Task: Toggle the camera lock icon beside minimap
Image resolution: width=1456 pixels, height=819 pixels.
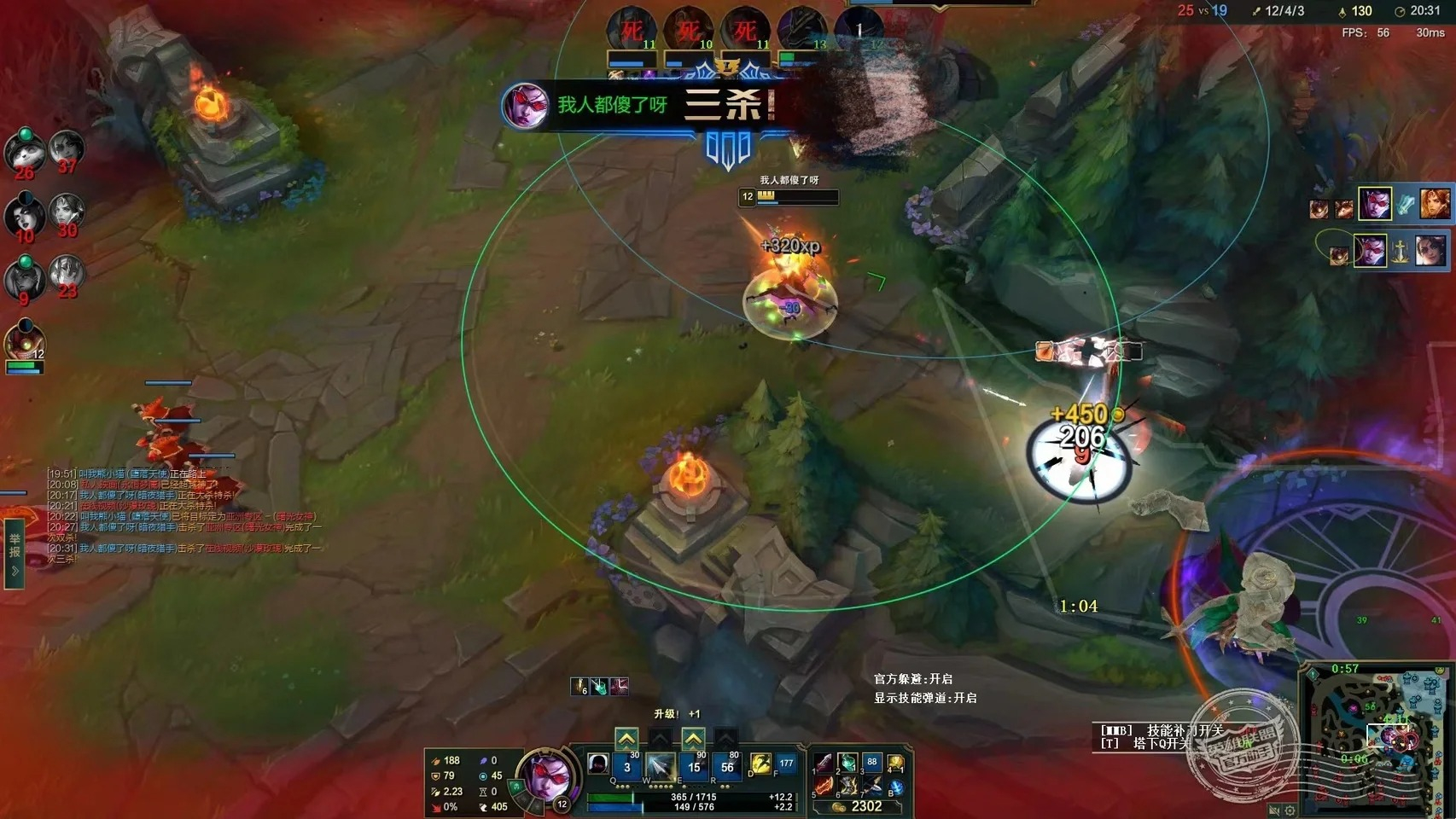Action: 1273,810
